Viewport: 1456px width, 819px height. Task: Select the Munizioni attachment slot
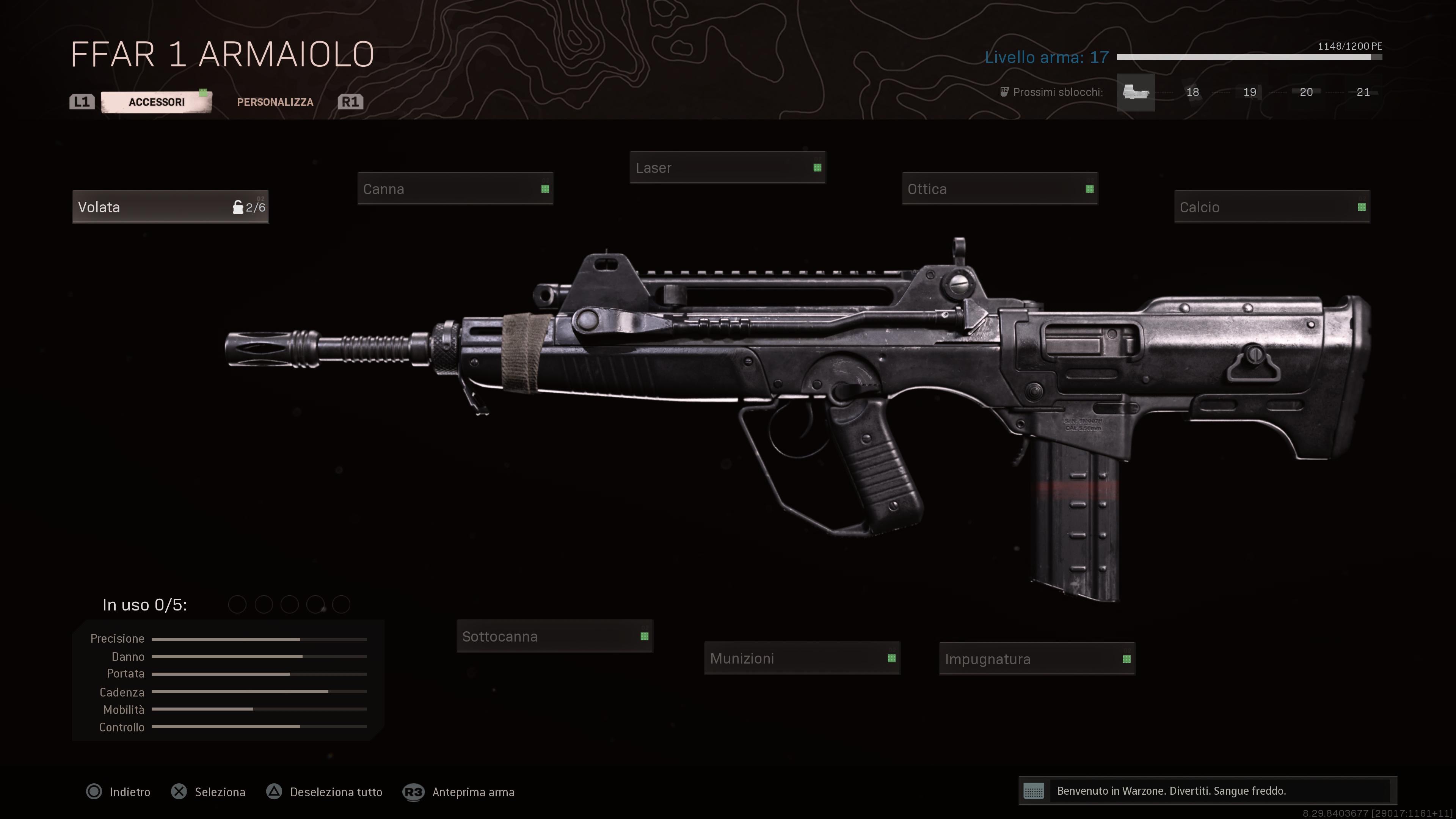click(802, 659)
